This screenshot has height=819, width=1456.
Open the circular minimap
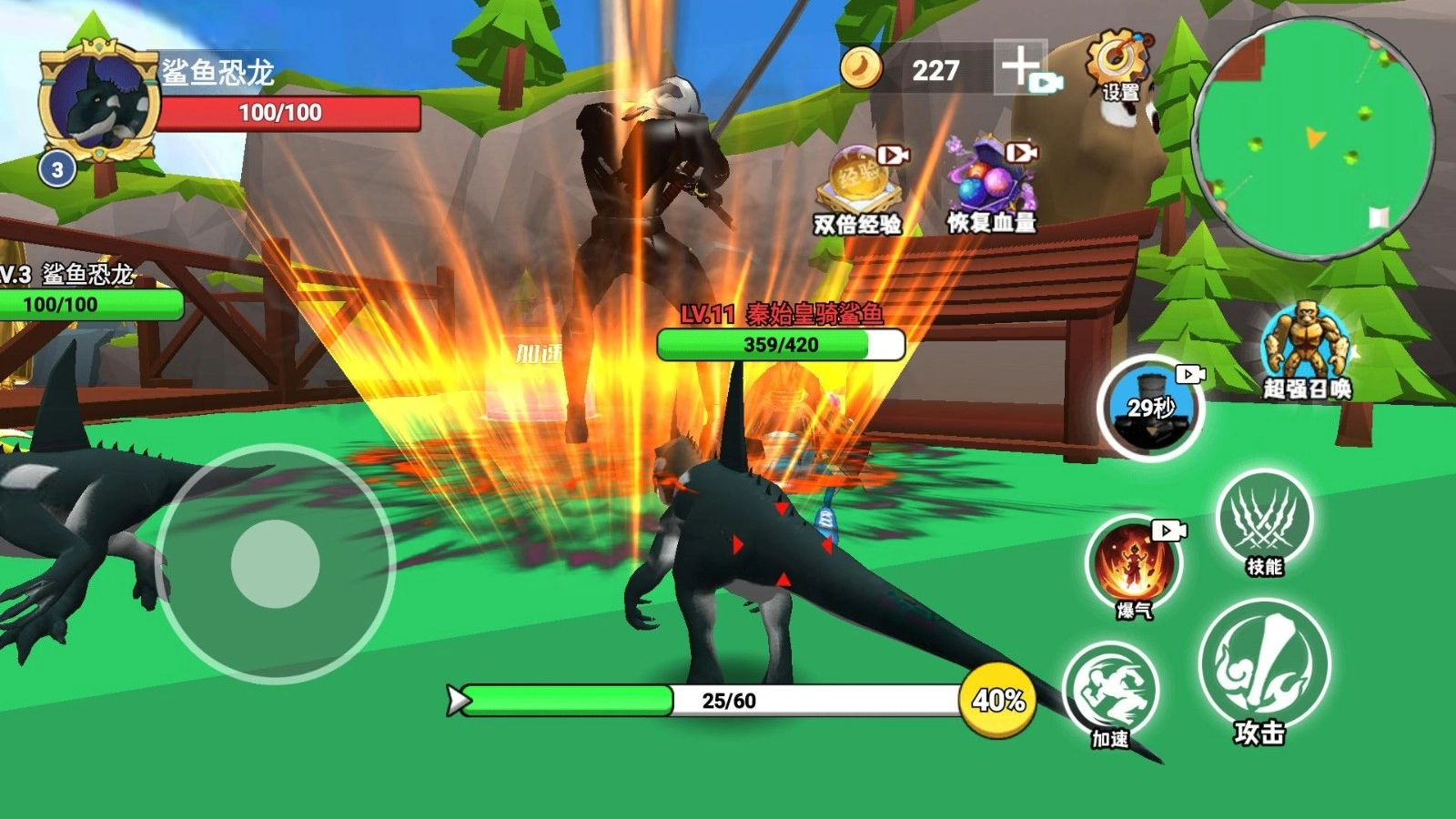coord(1312,139)
